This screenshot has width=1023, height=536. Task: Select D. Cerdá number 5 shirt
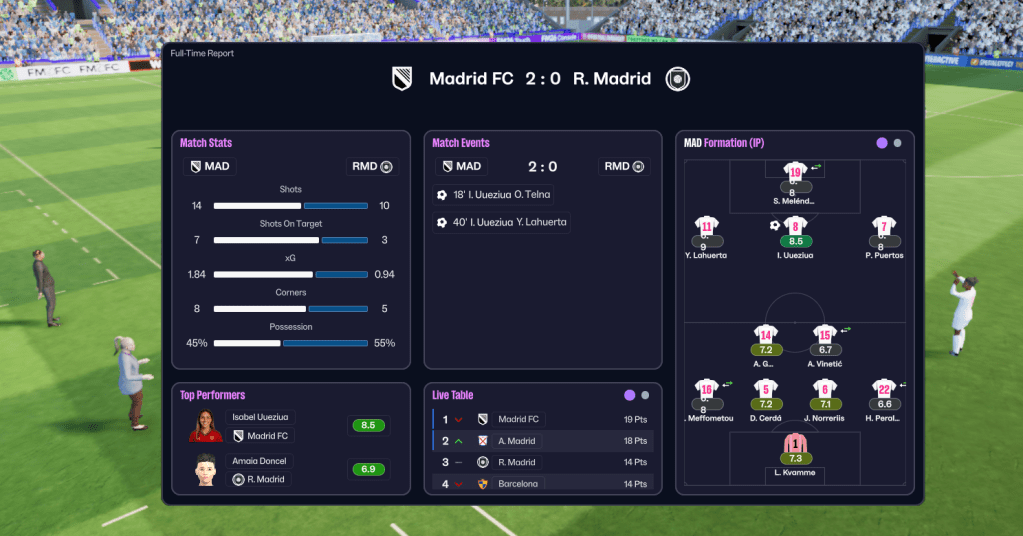pos(766,390)
